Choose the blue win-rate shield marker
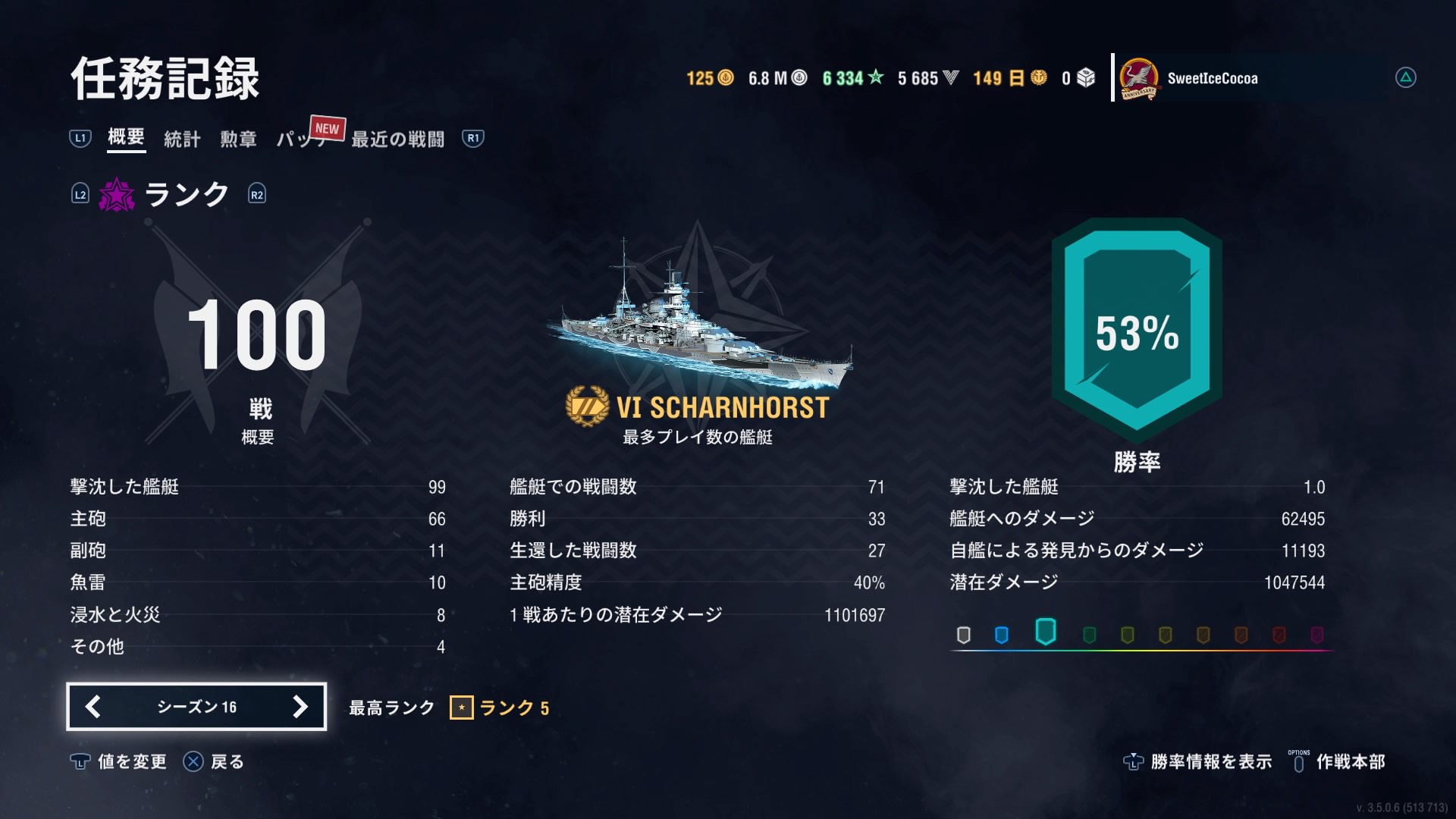 (1001, 635)
